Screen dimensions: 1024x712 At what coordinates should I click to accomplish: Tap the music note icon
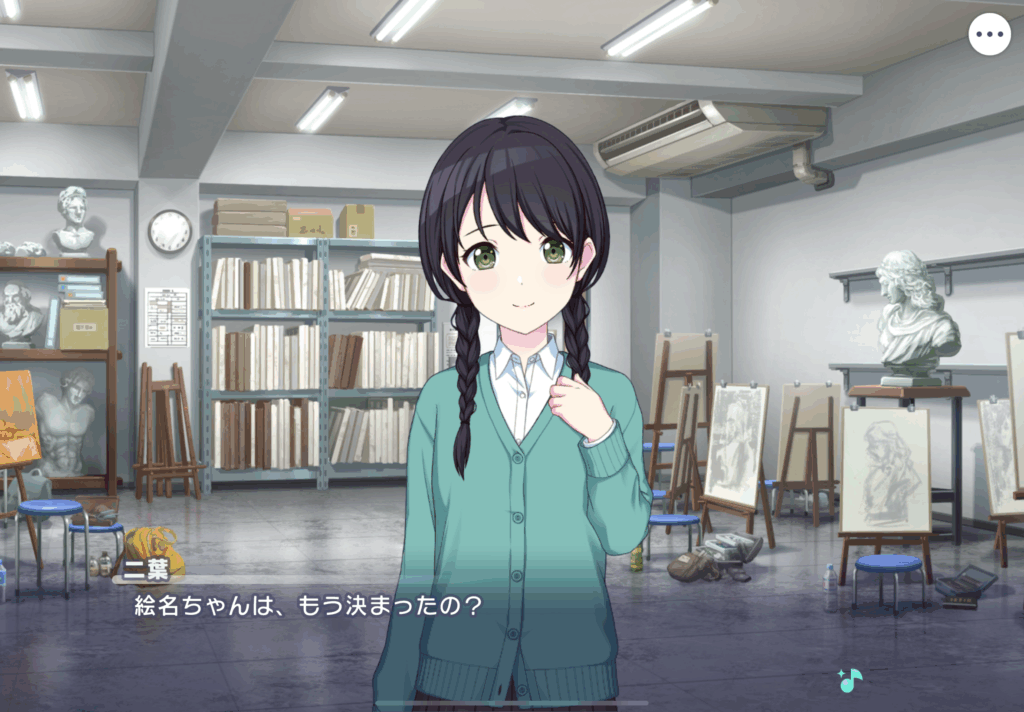(x=850, y=680)
